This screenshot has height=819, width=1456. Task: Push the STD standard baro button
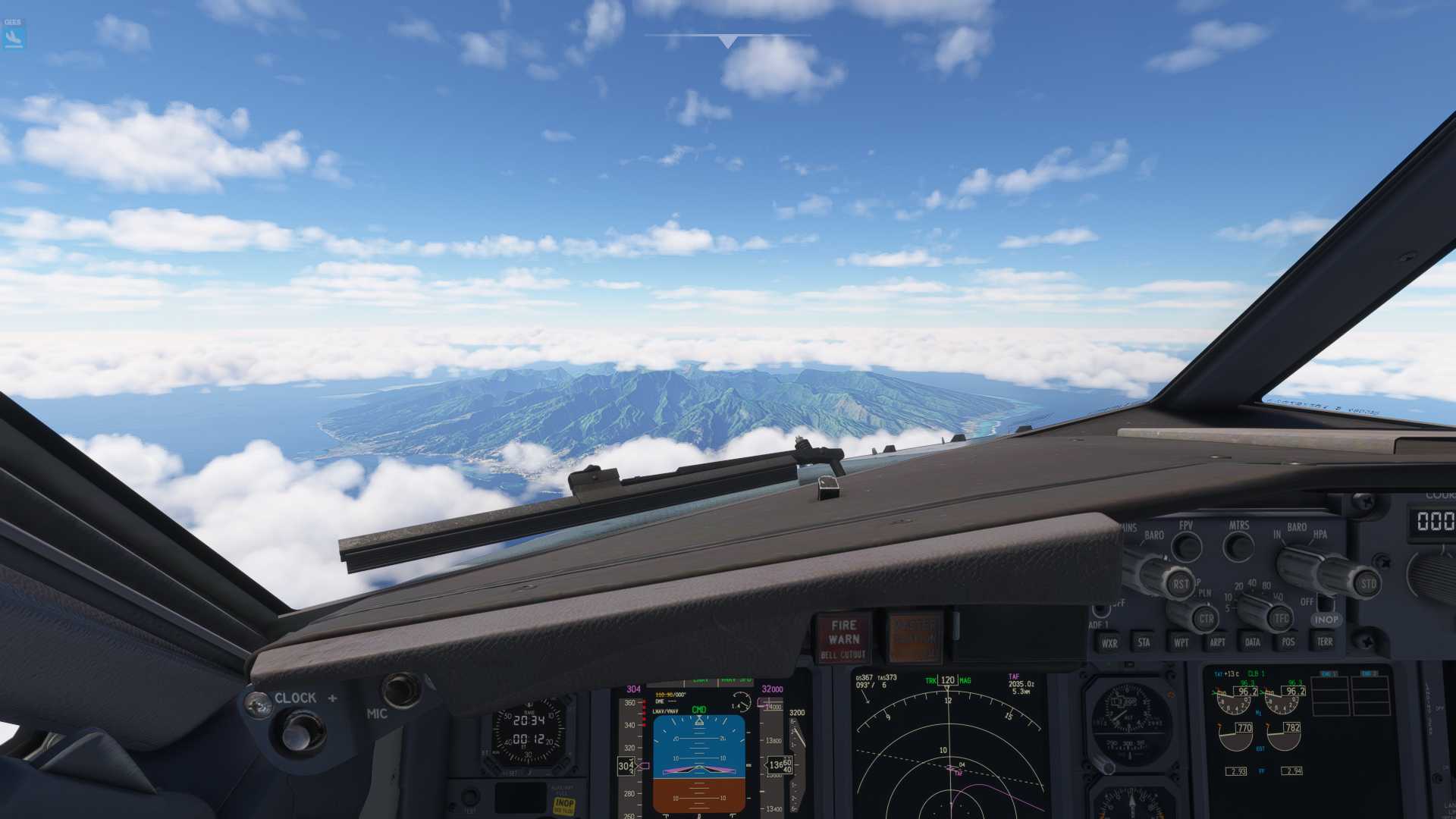pos(1368,584)
